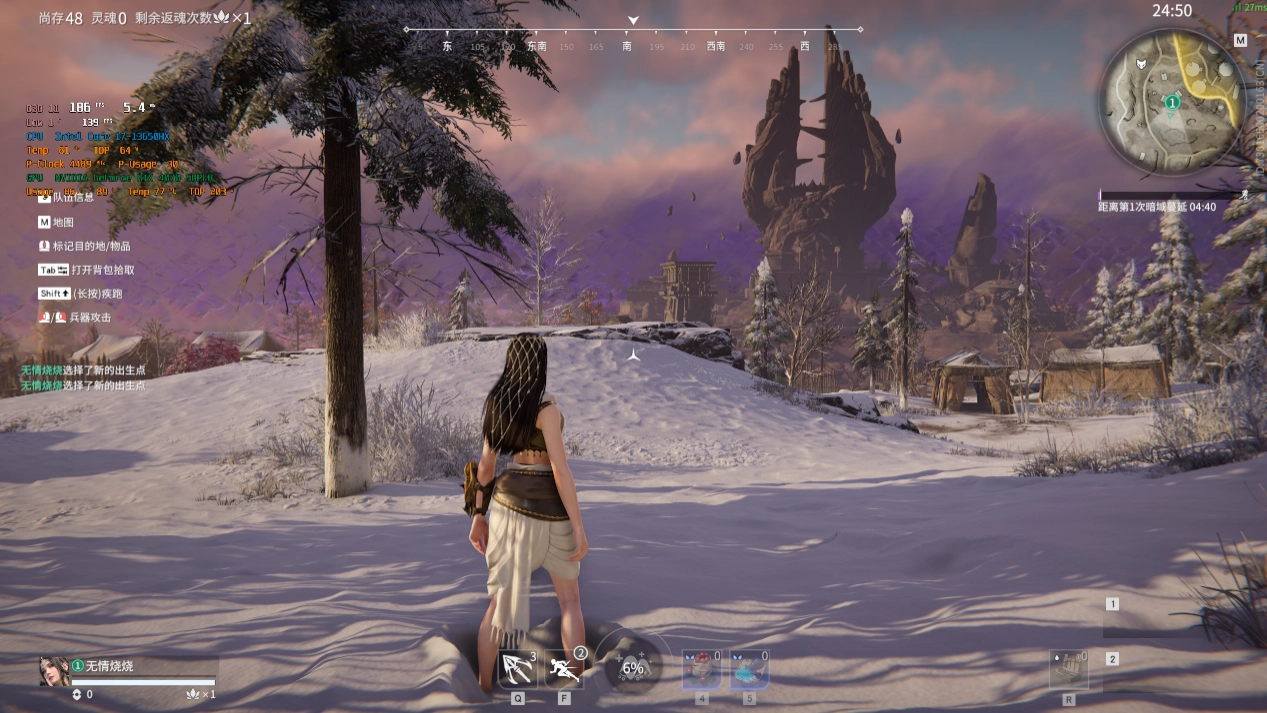Click the 打开背包拾取 backpack hint
This screenshot has height=713, width=1267.
(x=102, y=270)
